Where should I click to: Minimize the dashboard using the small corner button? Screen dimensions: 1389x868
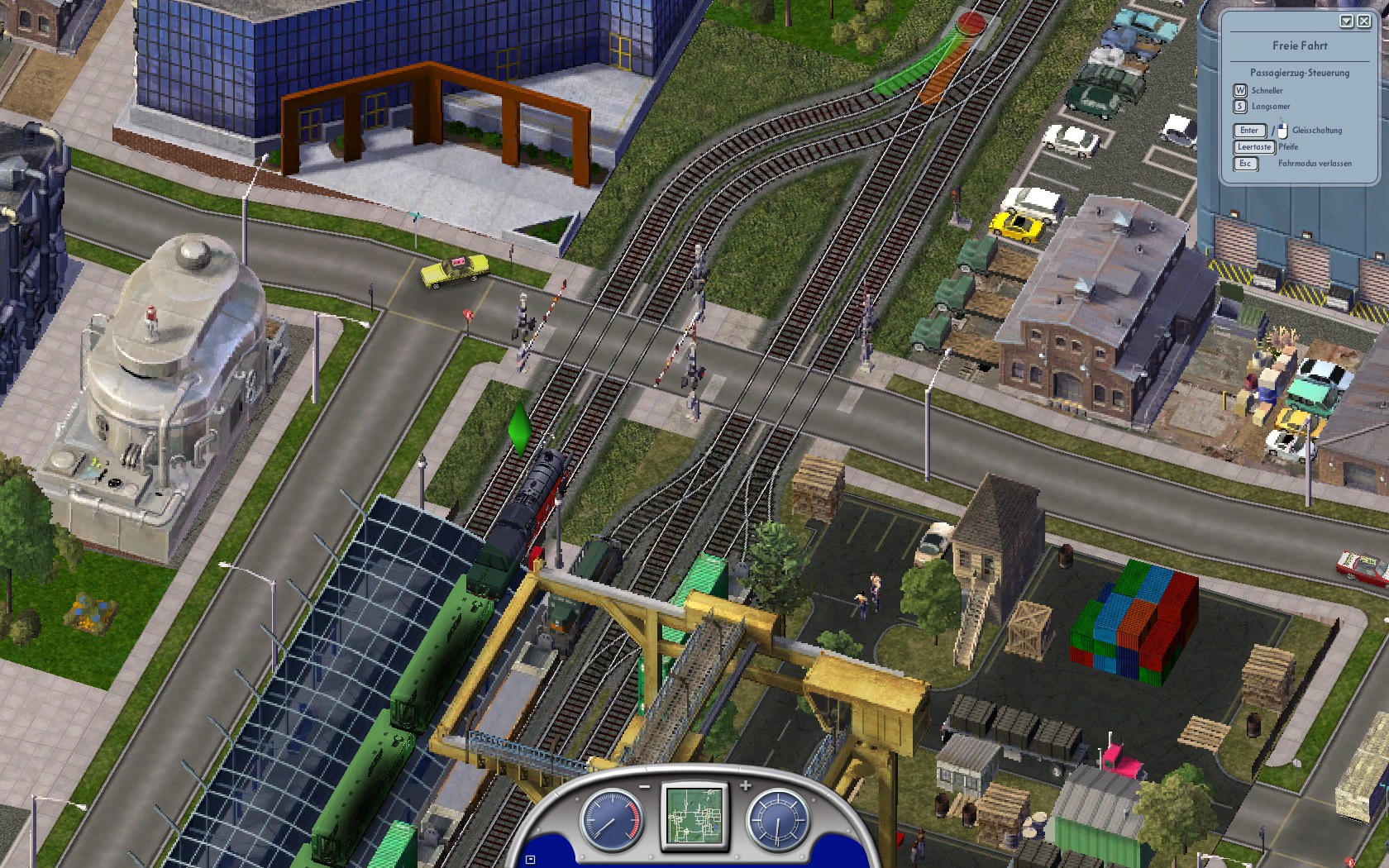(530, 860)
